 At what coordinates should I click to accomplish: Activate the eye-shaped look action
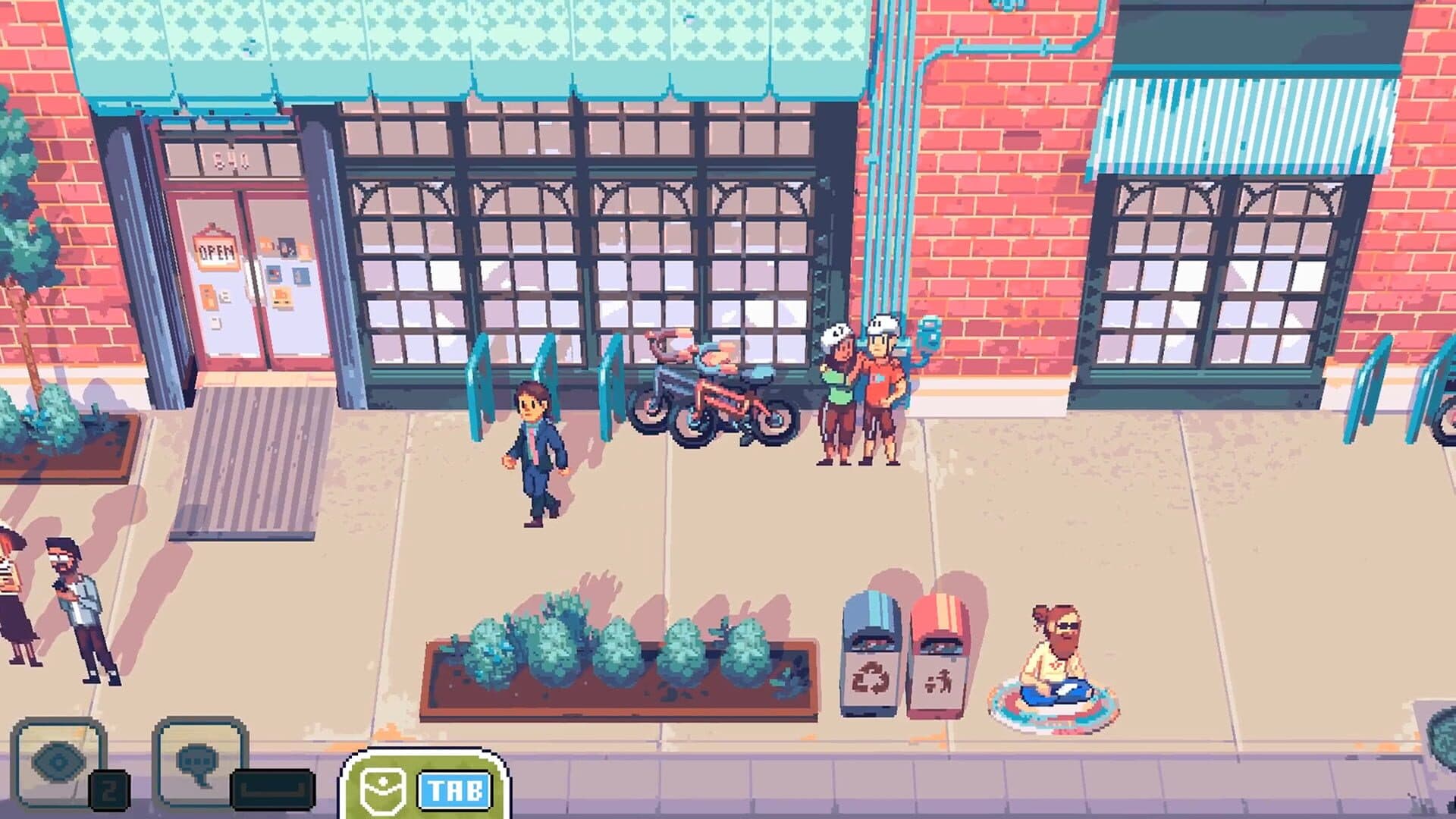pyautogui.click(x=58, y=762)
